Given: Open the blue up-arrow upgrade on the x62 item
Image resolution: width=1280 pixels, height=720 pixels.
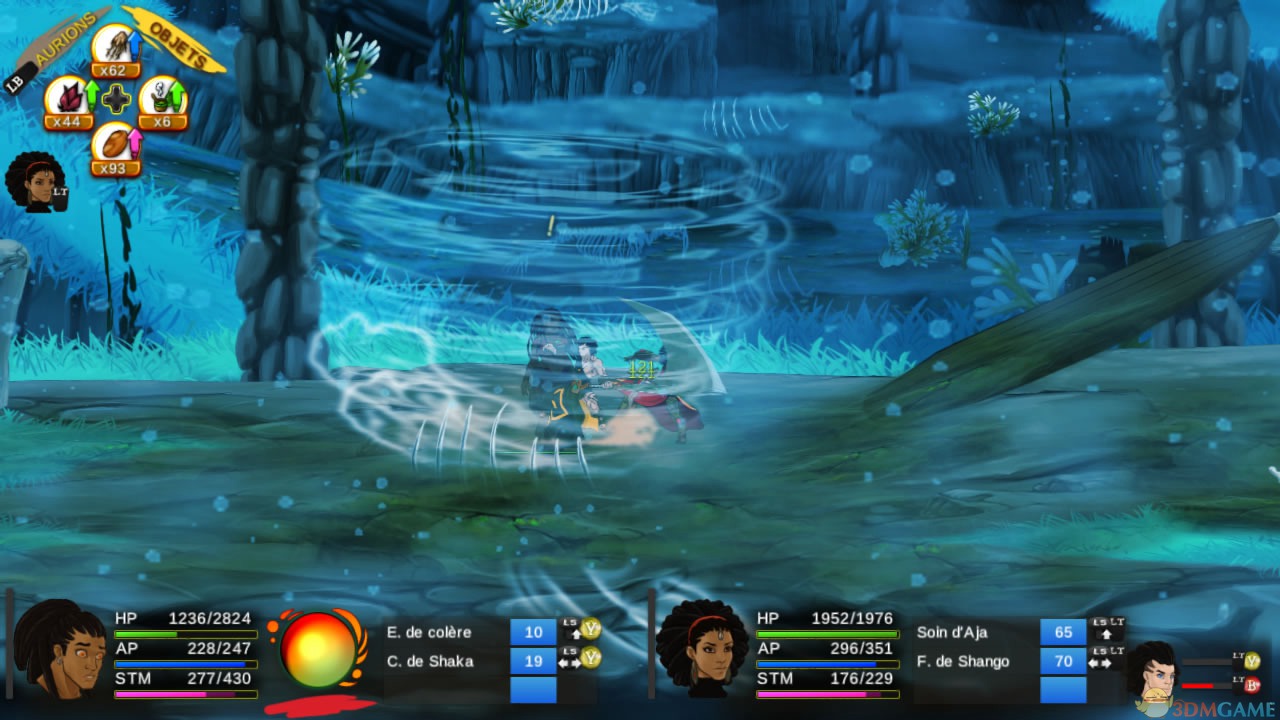Looking at the screenshot, I should click(x=135, y=43).
